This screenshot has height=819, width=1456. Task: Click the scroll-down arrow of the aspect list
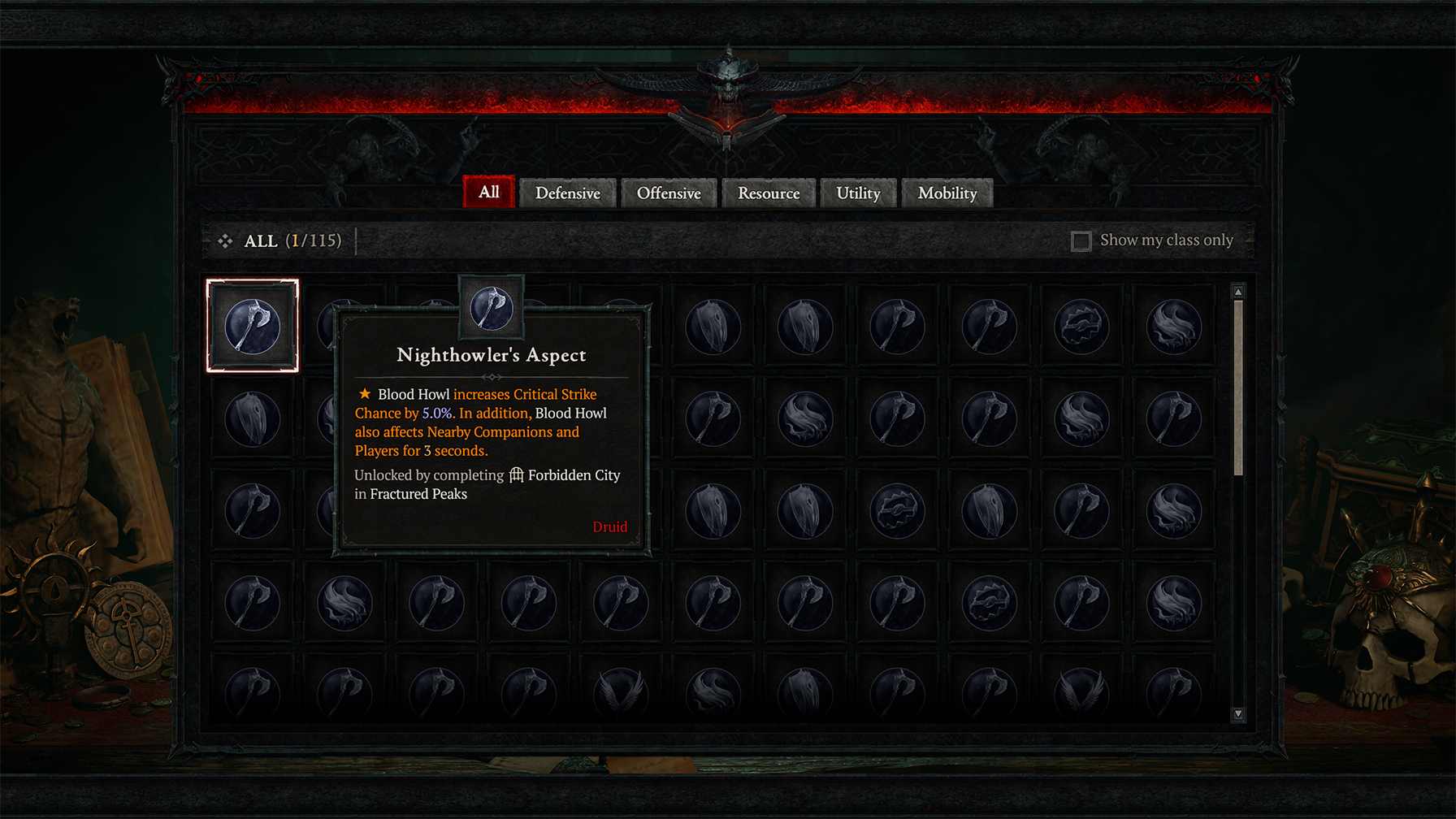point(1237,711)
